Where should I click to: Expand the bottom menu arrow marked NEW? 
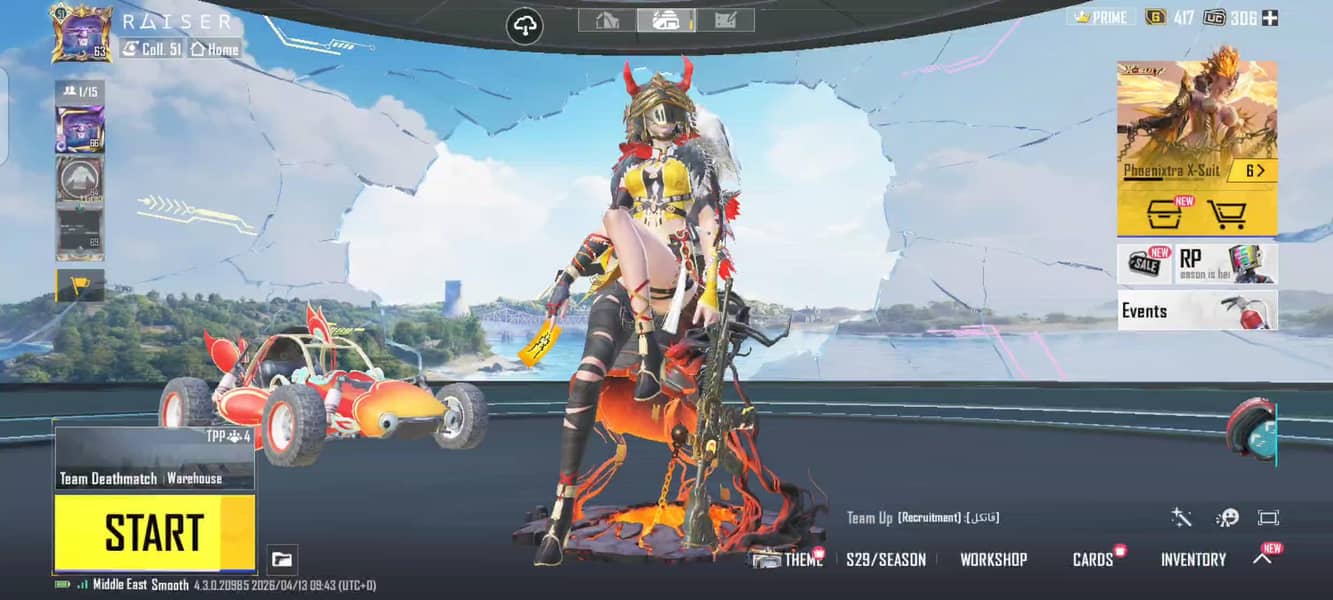pos(1263,558)
